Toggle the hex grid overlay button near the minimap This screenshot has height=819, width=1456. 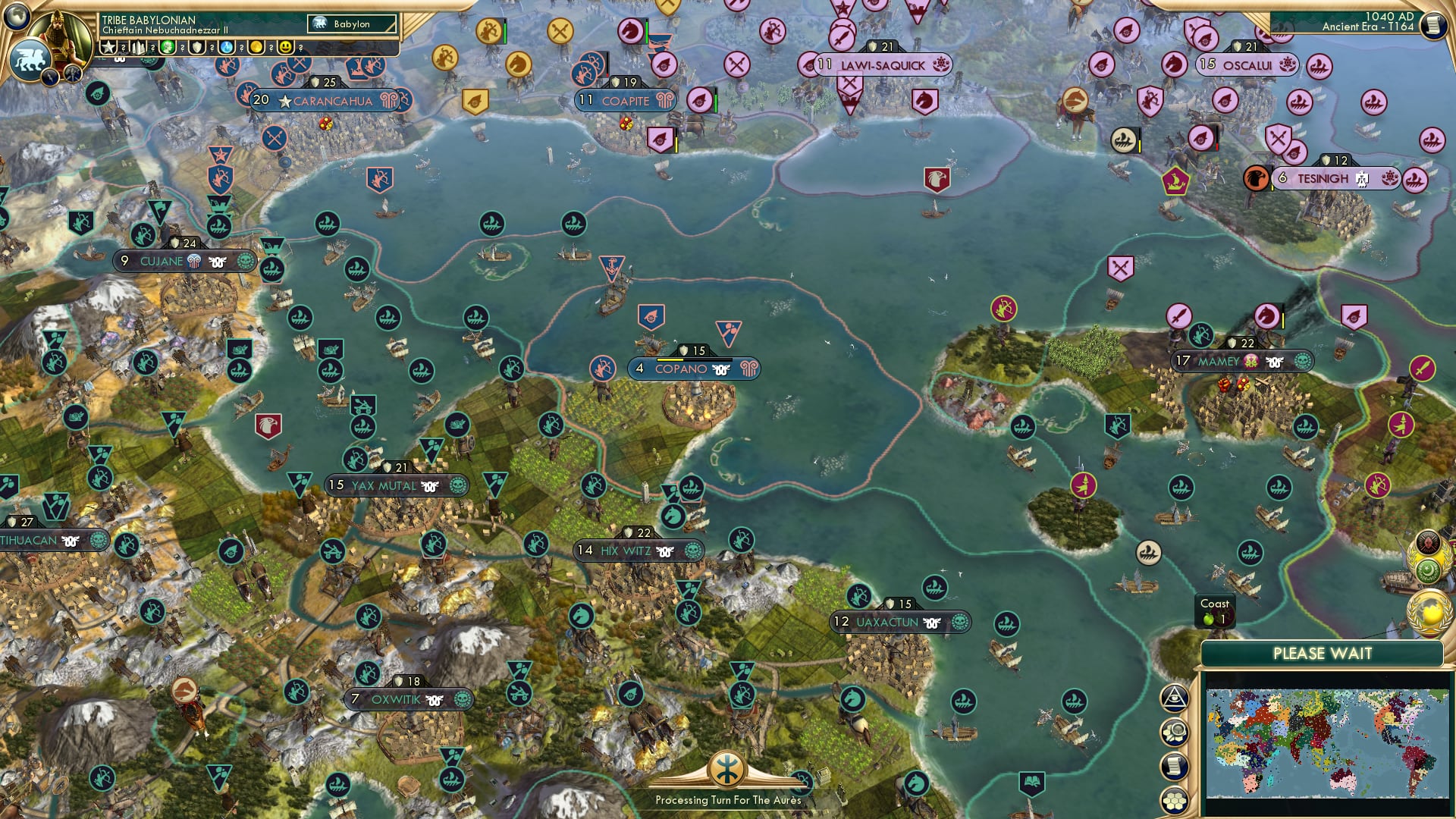1175,799
